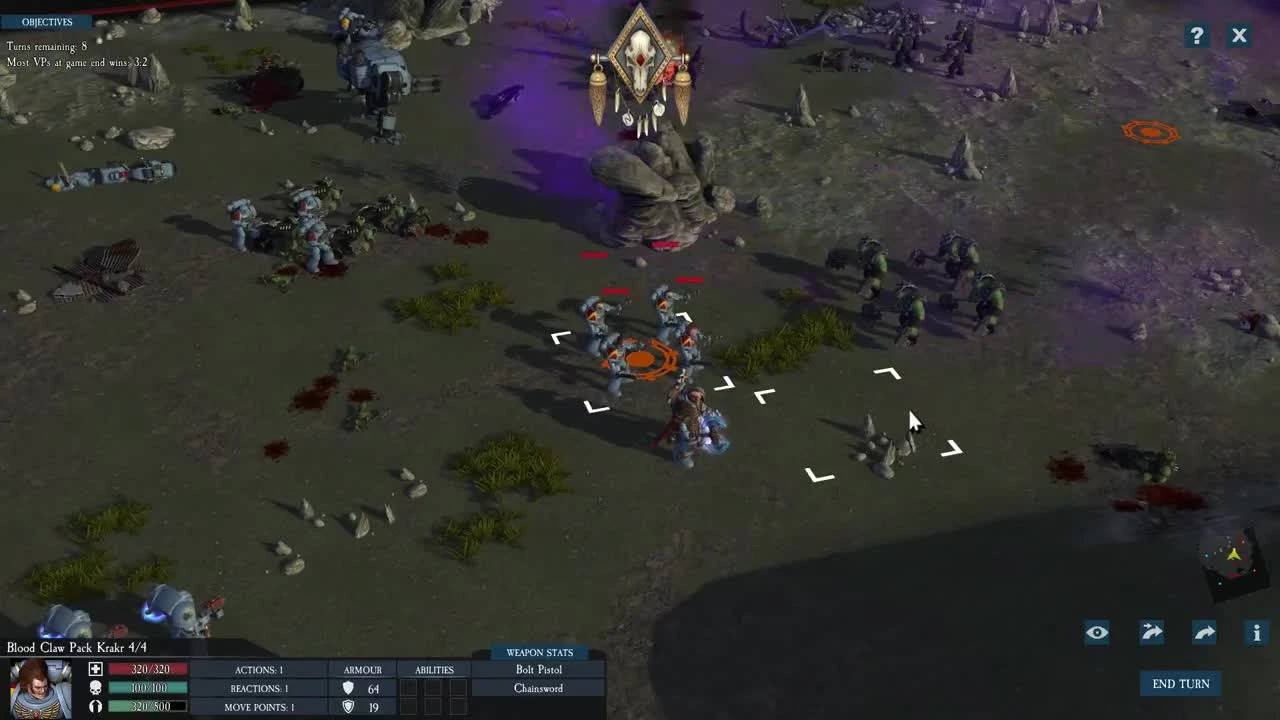
Task: Select the Chainsword weapon entry
Action: click(538, 688)
